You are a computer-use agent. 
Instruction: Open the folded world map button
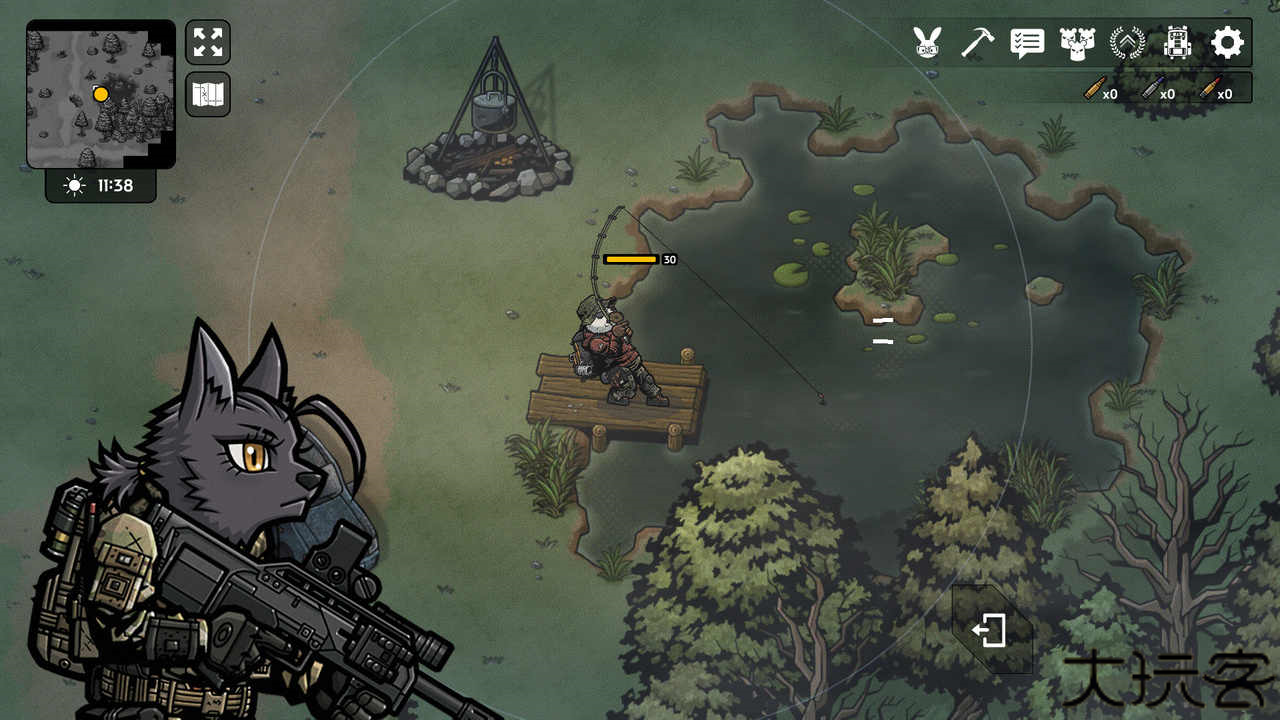click(x=208, y=94)
